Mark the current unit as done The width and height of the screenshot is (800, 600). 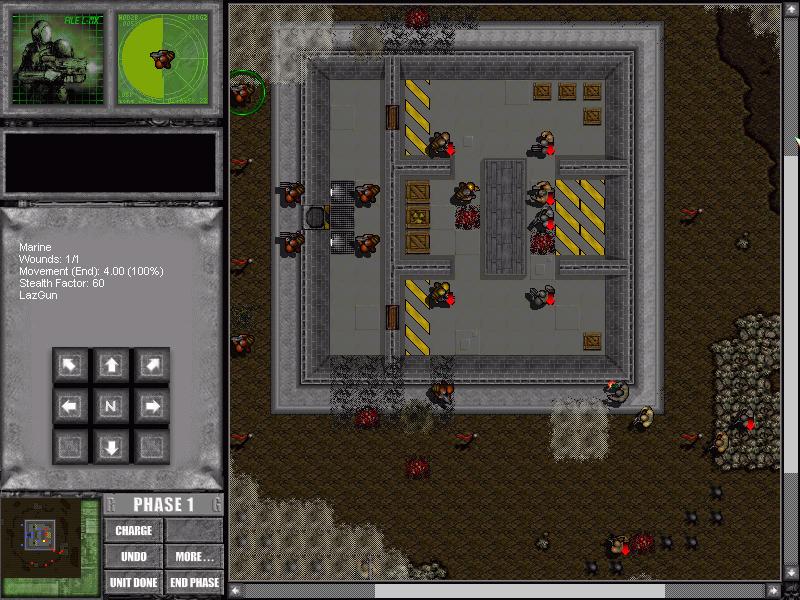pyautogui.click(x=134, y=582)
